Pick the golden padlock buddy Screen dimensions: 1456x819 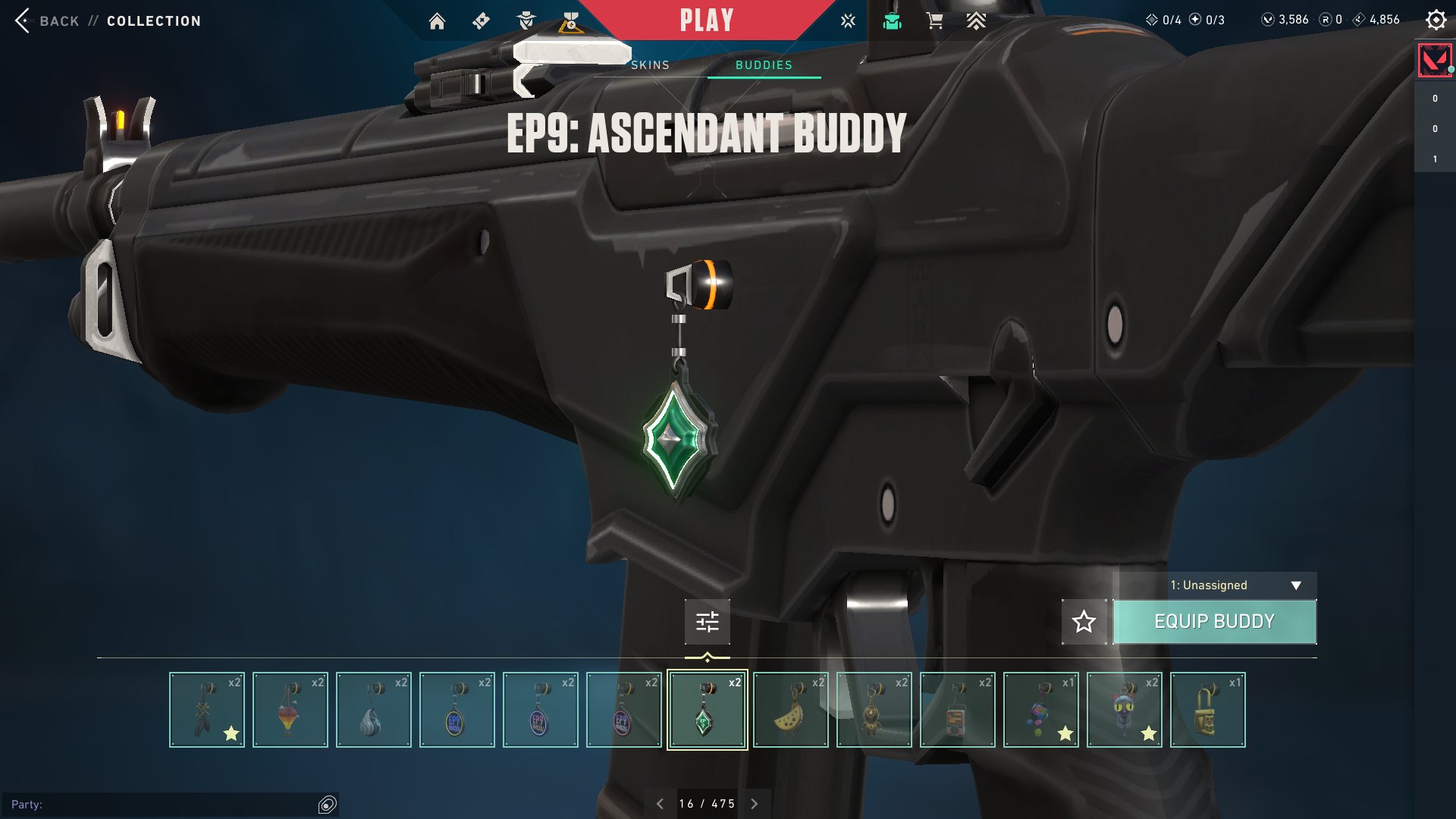click(1207, 710)
